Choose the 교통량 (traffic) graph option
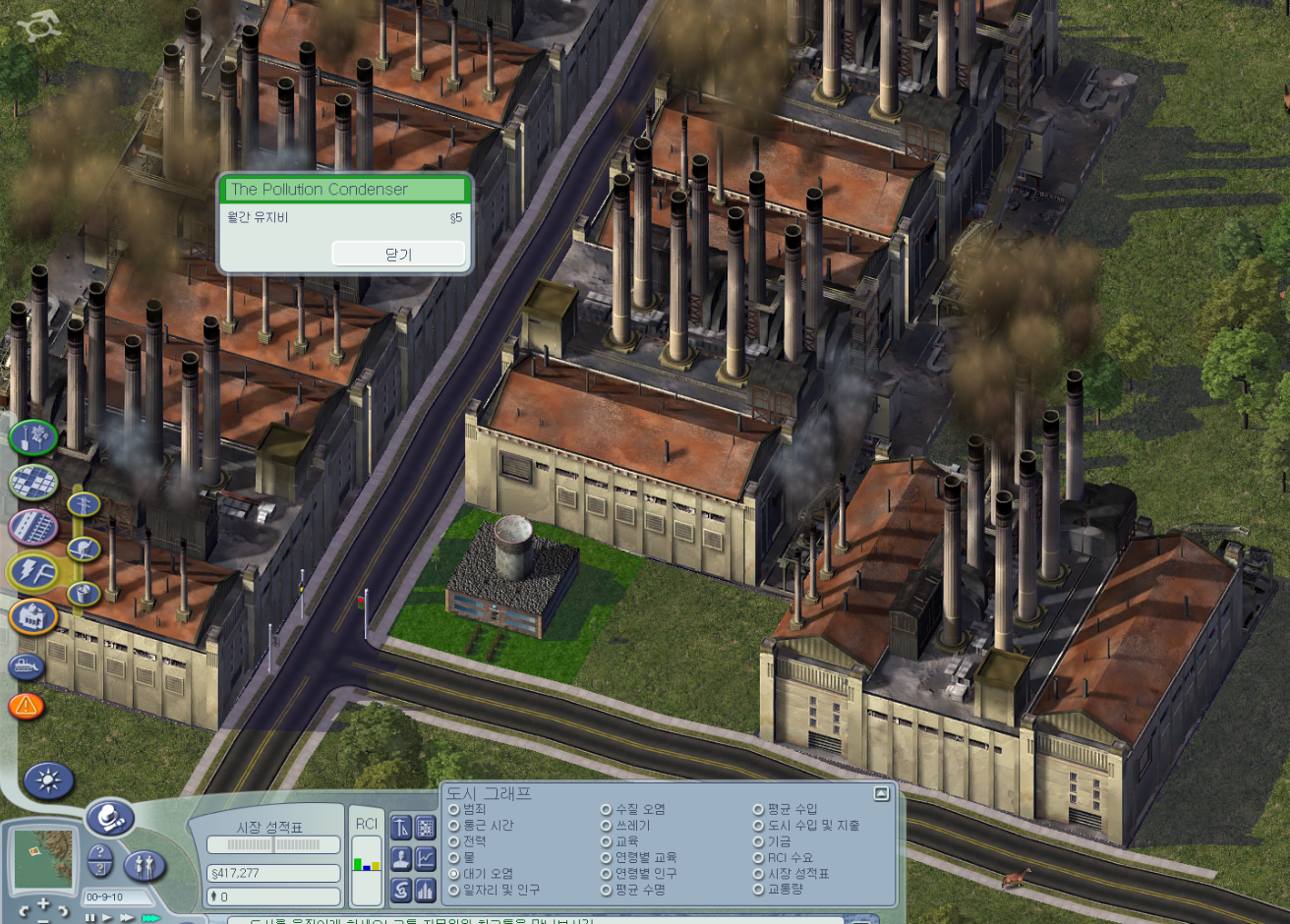The height and width of the screenshot is (924, 1290). point(759,890)
